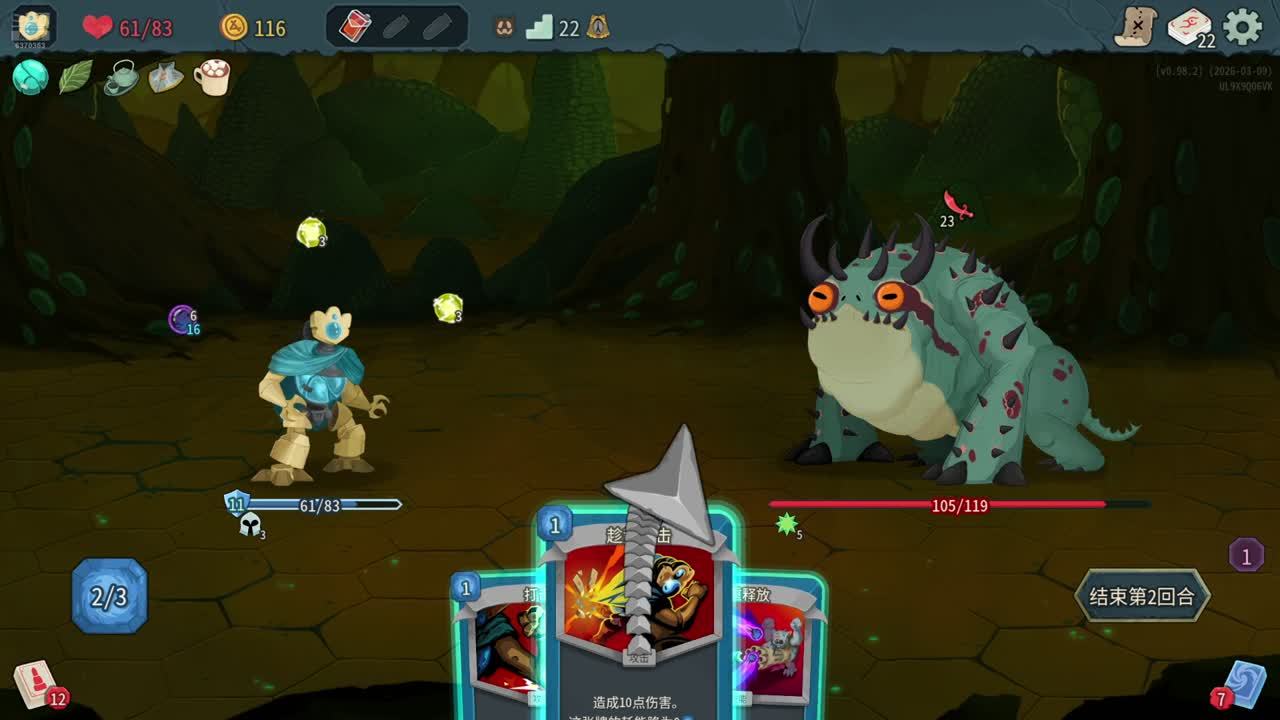Open the discard pile with 7 cards
This screenshot has width=1280, height=720.
pyautogui.click(x=1244, y=684)
